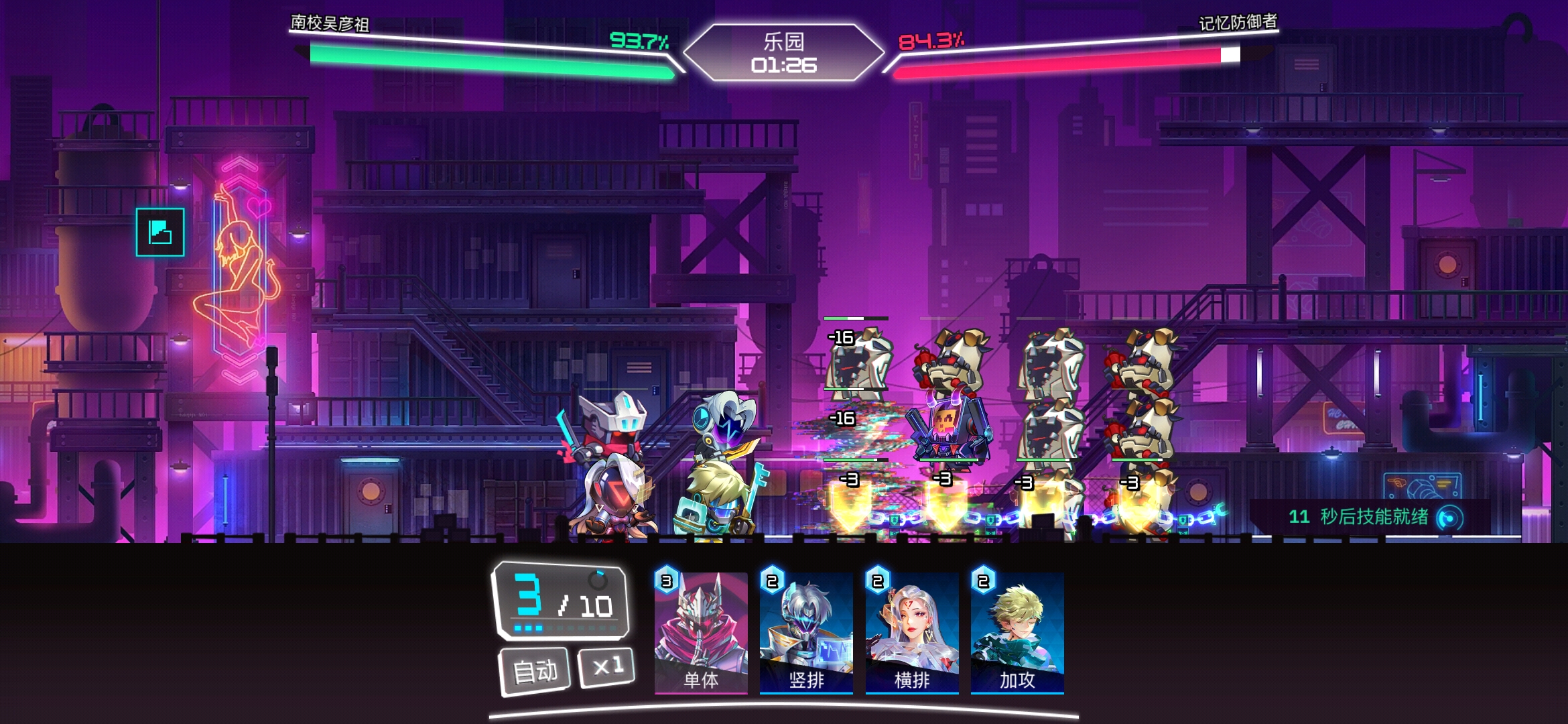Select the 单体 masked warrior skill card
1568x724 pixels.
coord(701,632)
